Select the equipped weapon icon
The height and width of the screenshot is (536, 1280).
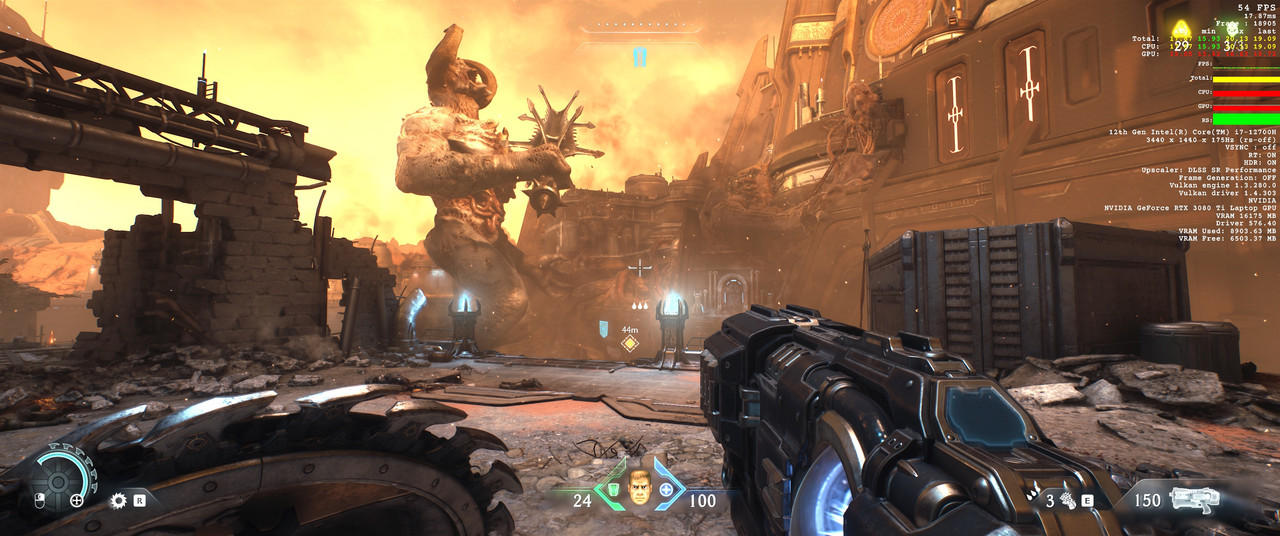[x=1198, y=499]
